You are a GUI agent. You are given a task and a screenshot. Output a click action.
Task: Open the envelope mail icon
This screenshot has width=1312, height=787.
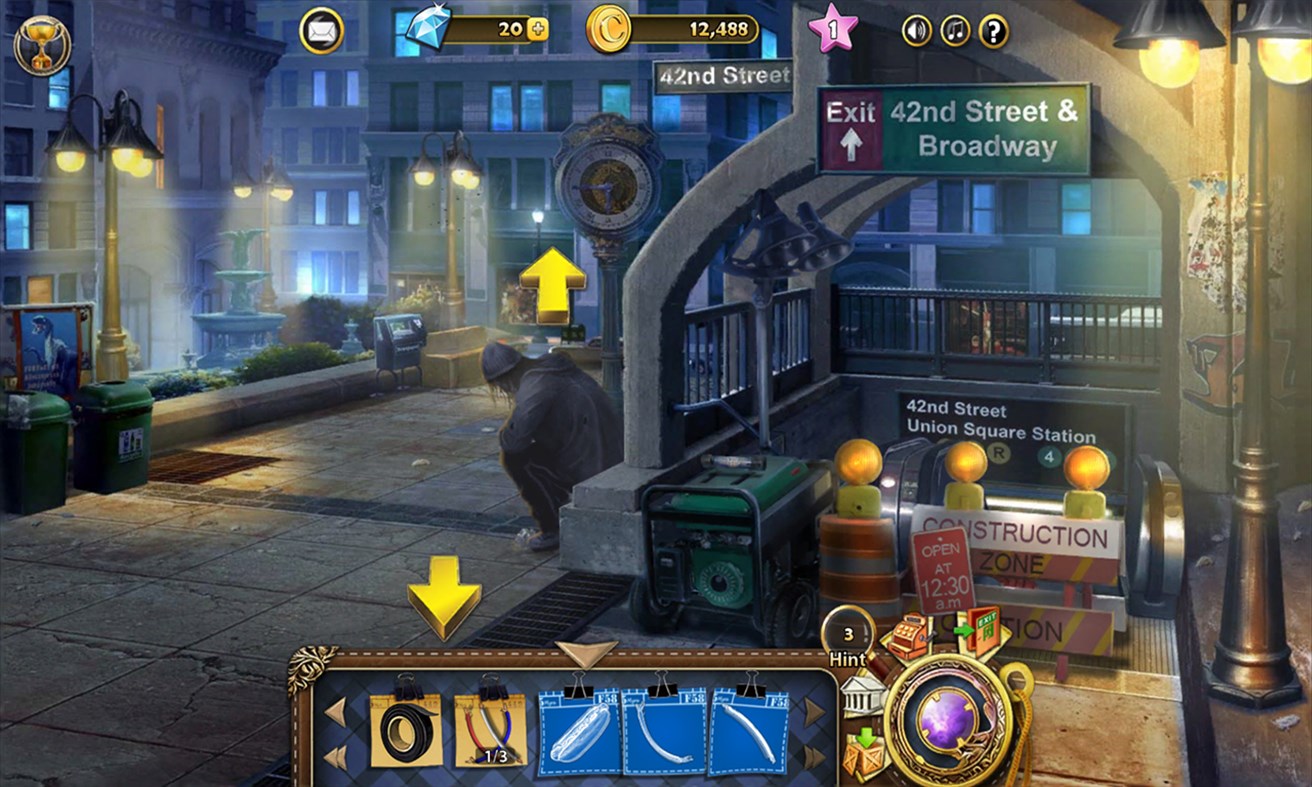pyautogui.click(x=320, y=31)
